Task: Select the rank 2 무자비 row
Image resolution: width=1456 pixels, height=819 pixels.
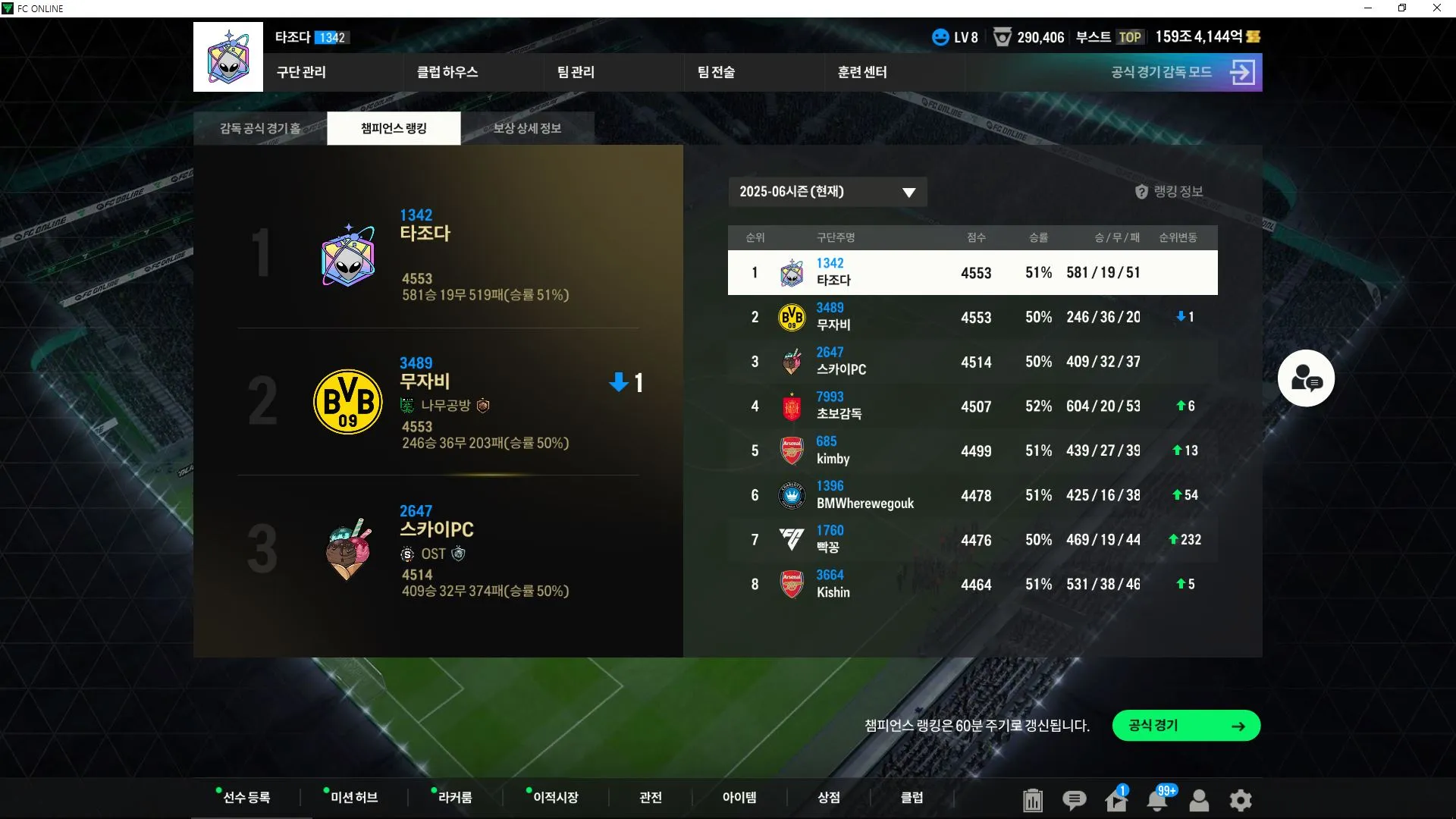Action: (972, 317)
